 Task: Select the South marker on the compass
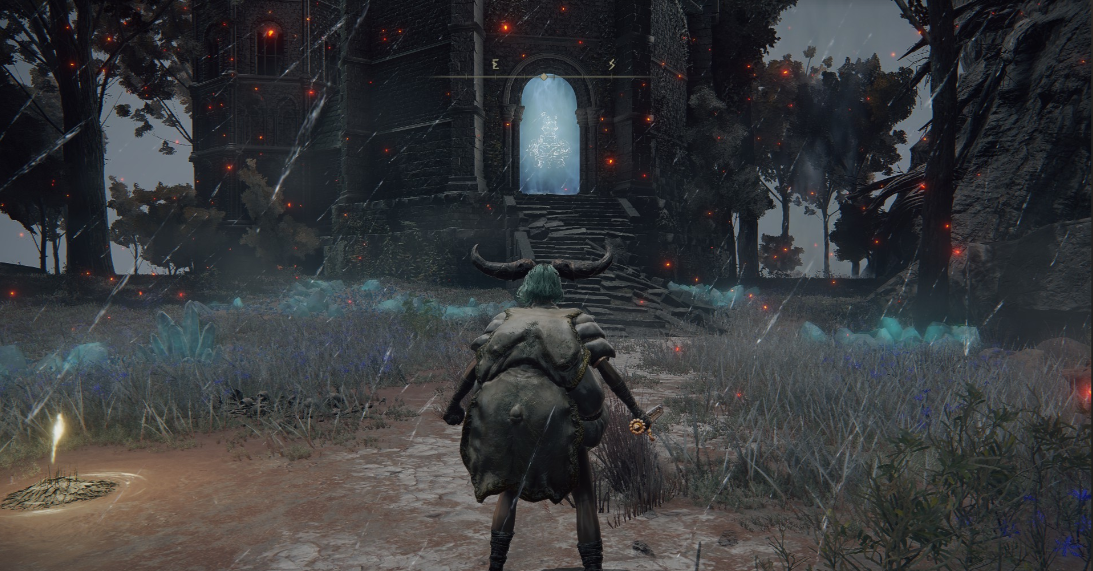tap(611, 65)
